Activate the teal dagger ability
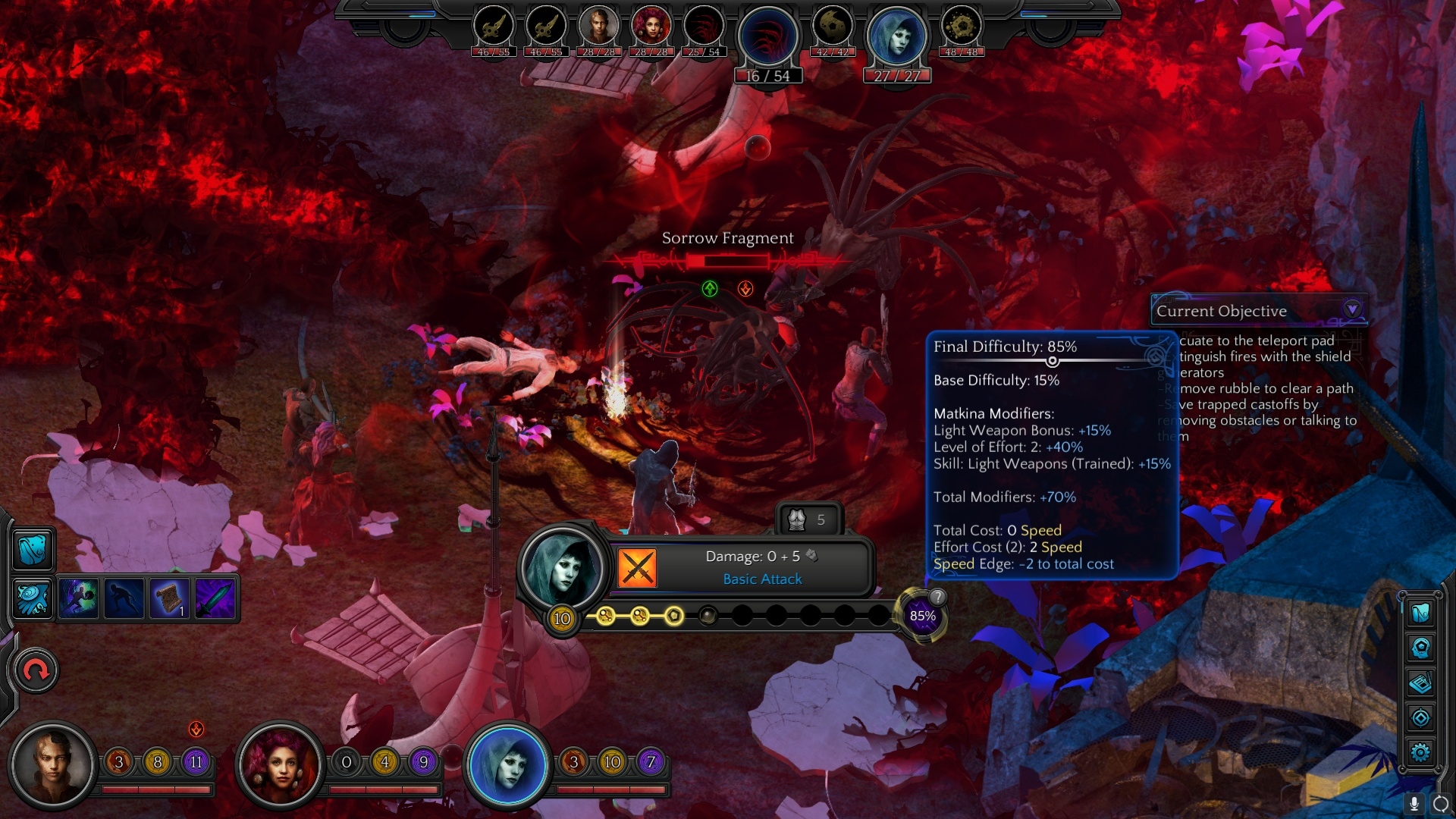1456x819 pixels. [215, 598]
